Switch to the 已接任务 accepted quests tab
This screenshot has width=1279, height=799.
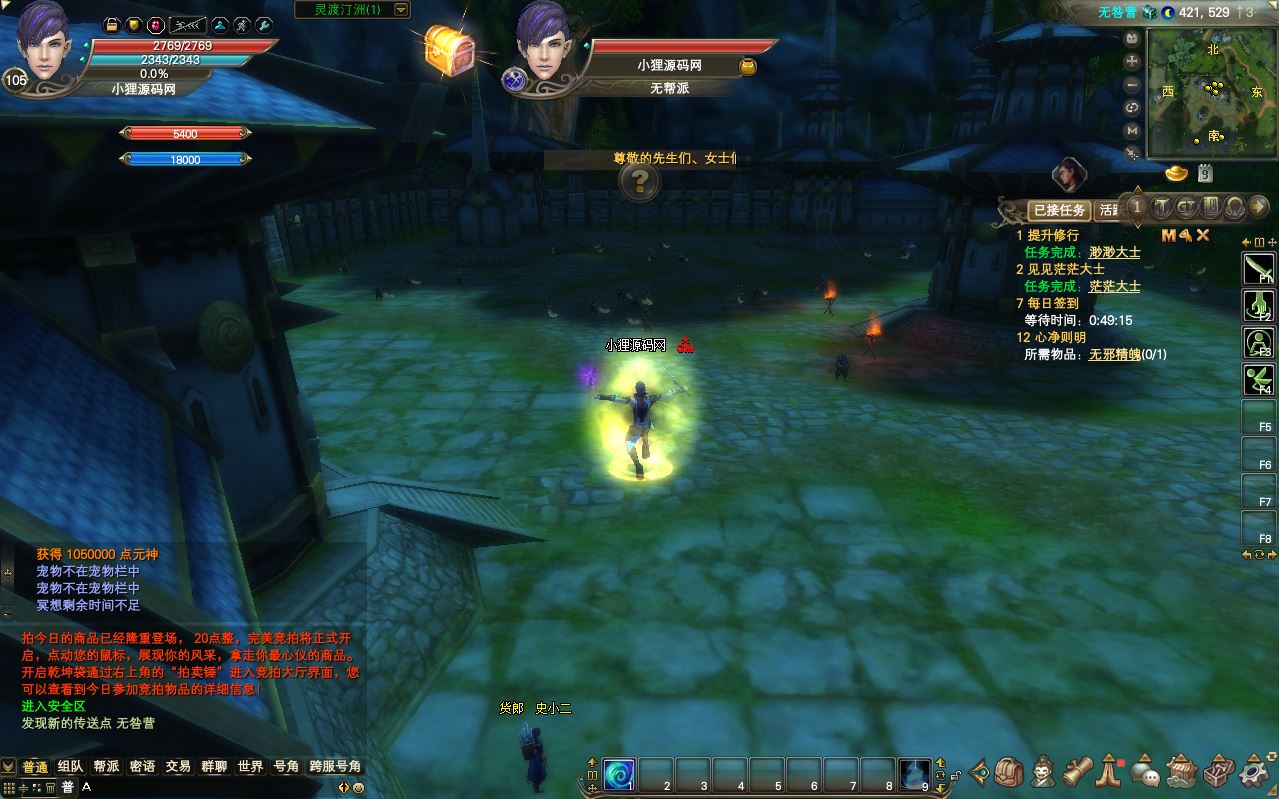click(x=1059, y=210)
